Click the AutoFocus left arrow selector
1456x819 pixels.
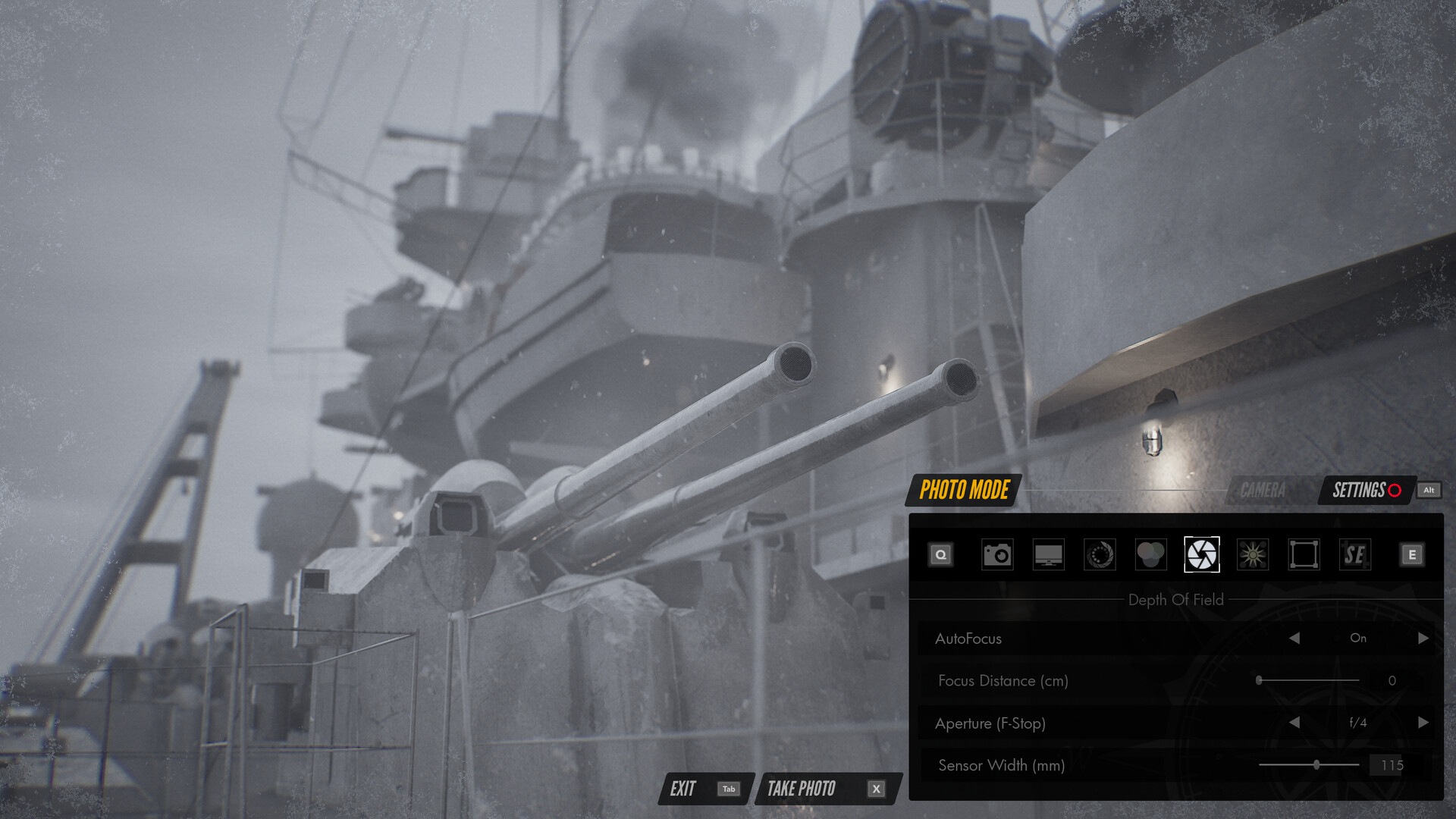[x=1294, y=639]
